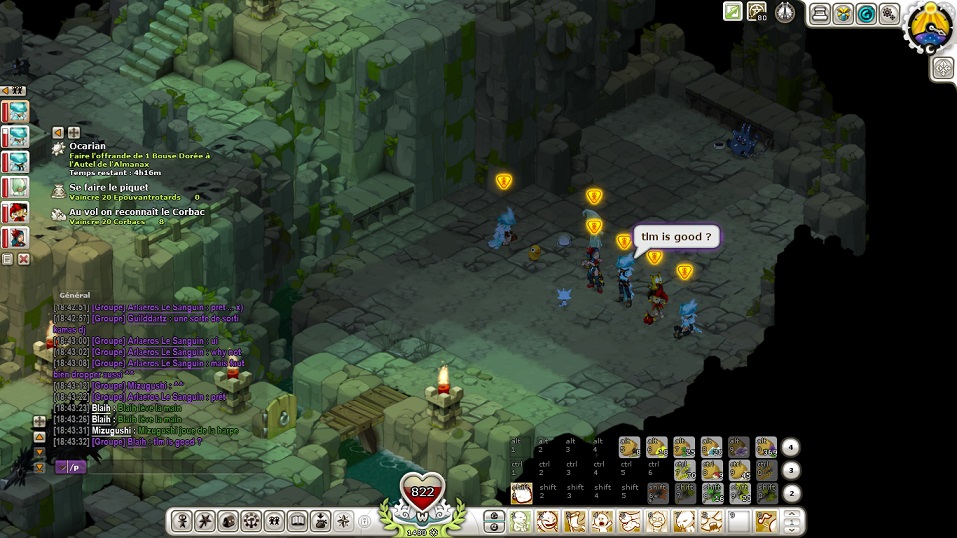Open the book icon in bottom menu
957x538 pixels.
click(x=297, y=521)
